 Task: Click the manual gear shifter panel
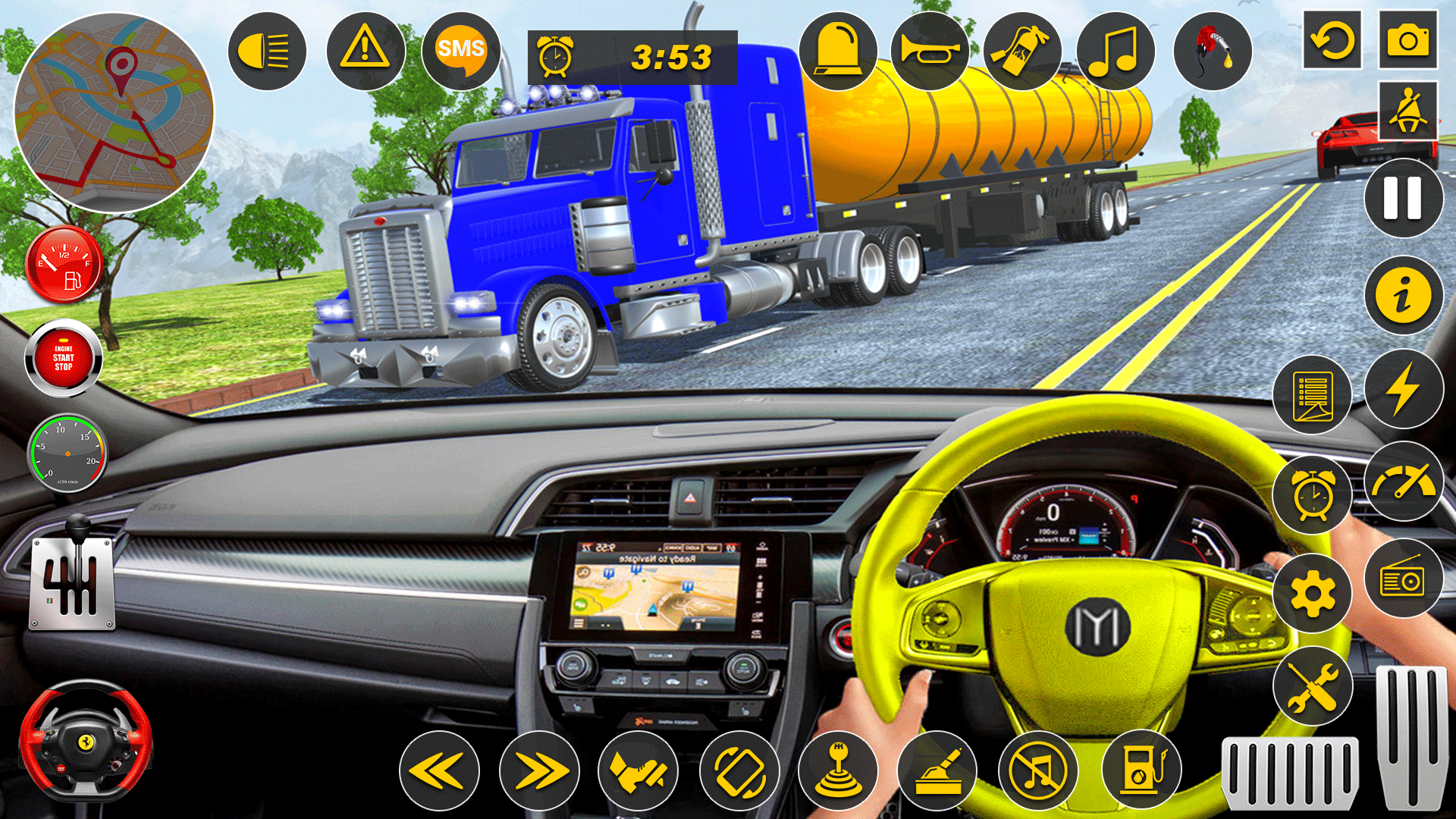coord(72,582)
